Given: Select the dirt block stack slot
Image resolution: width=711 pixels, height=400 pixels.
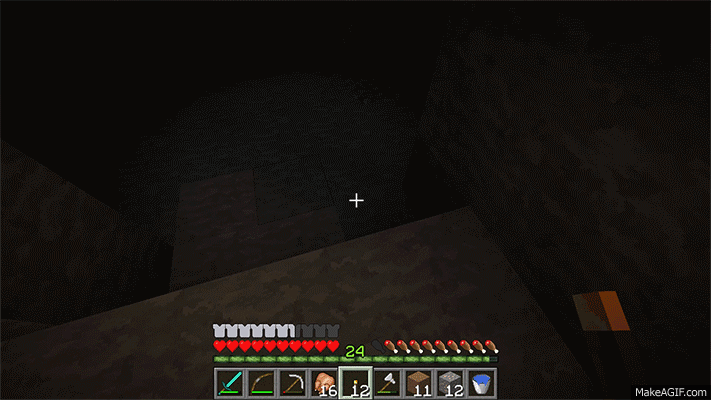Looking at the screenshot, I should (419, 383).
